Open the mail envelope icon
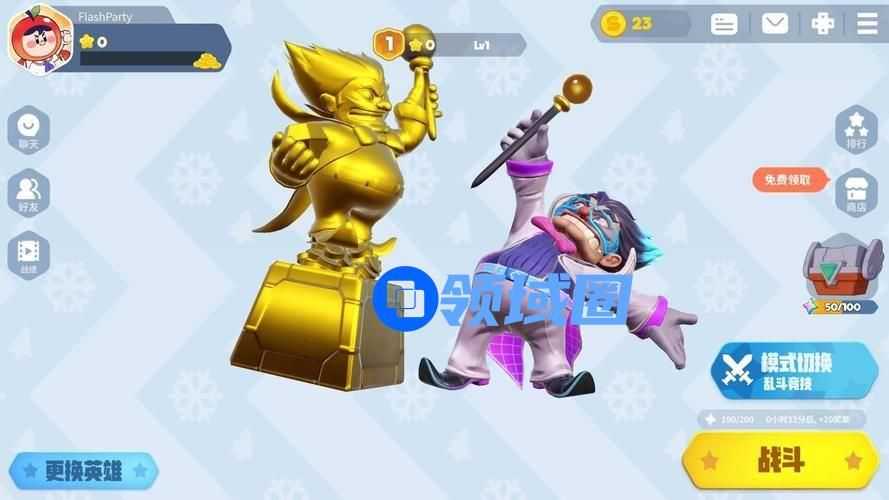 (x=775, y=24)
